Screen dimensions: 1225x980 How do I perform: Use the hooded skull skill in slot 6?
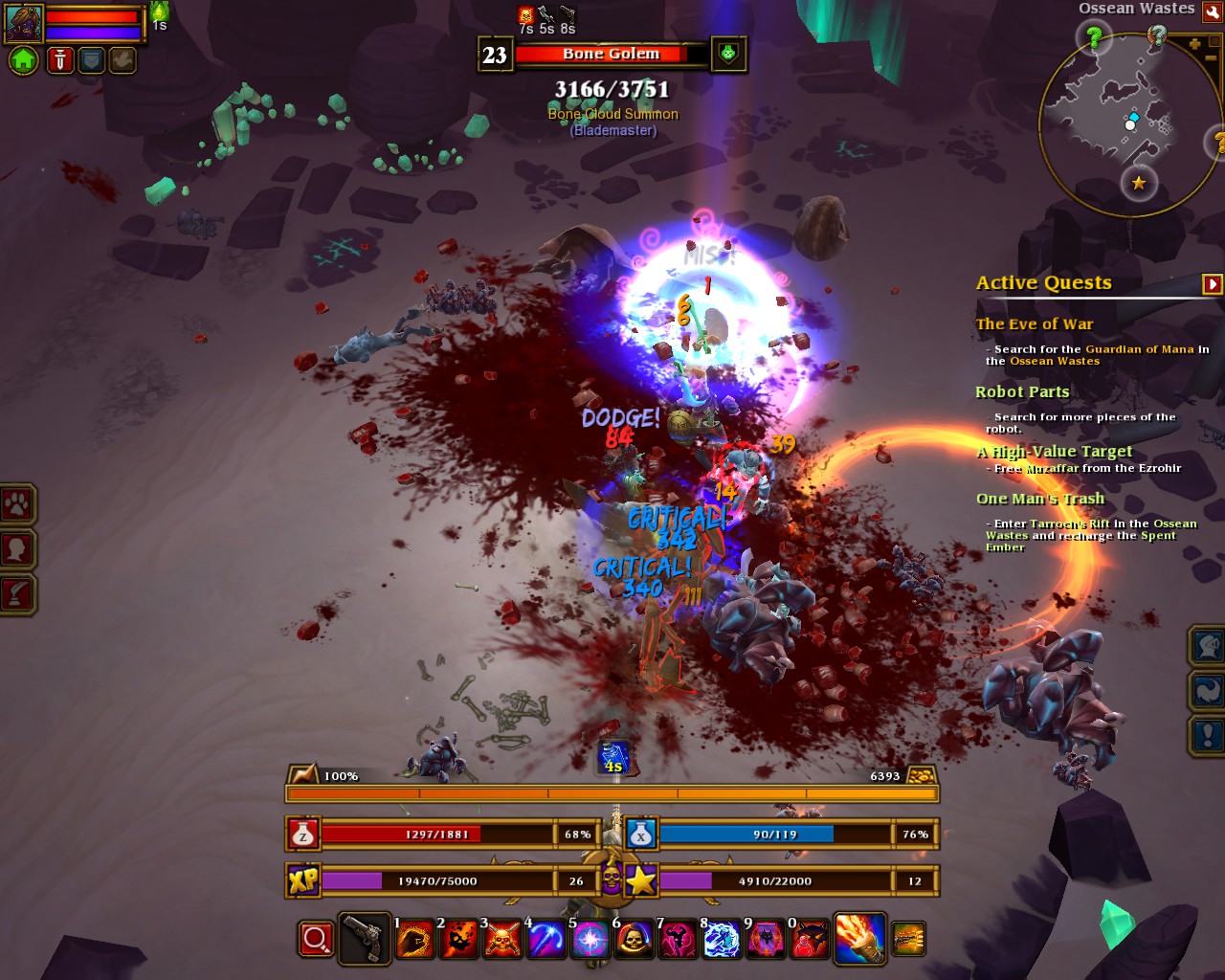633,940
